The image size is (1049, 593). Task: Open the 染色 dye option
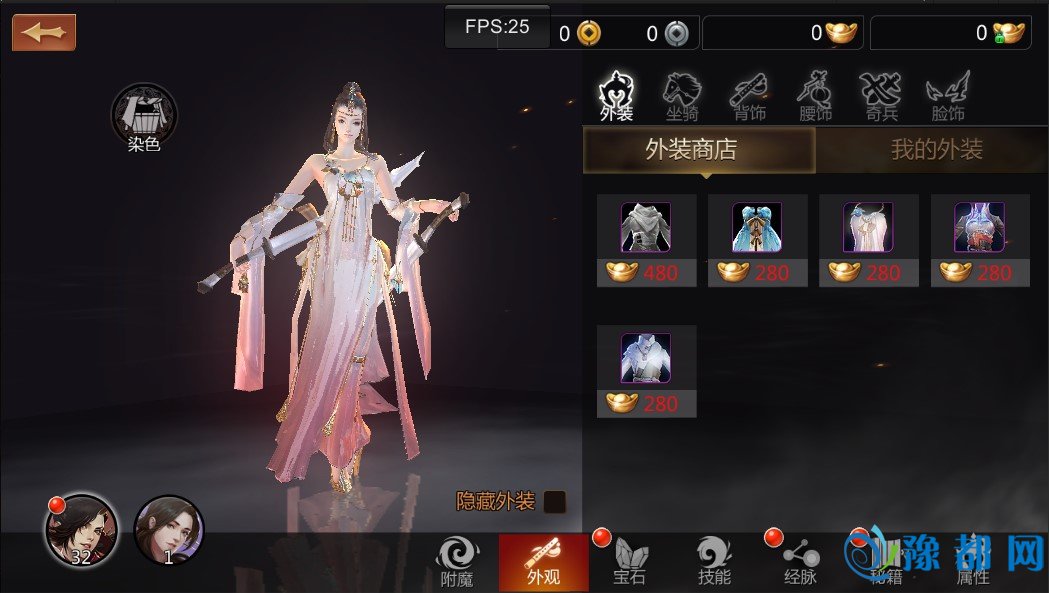144,118
